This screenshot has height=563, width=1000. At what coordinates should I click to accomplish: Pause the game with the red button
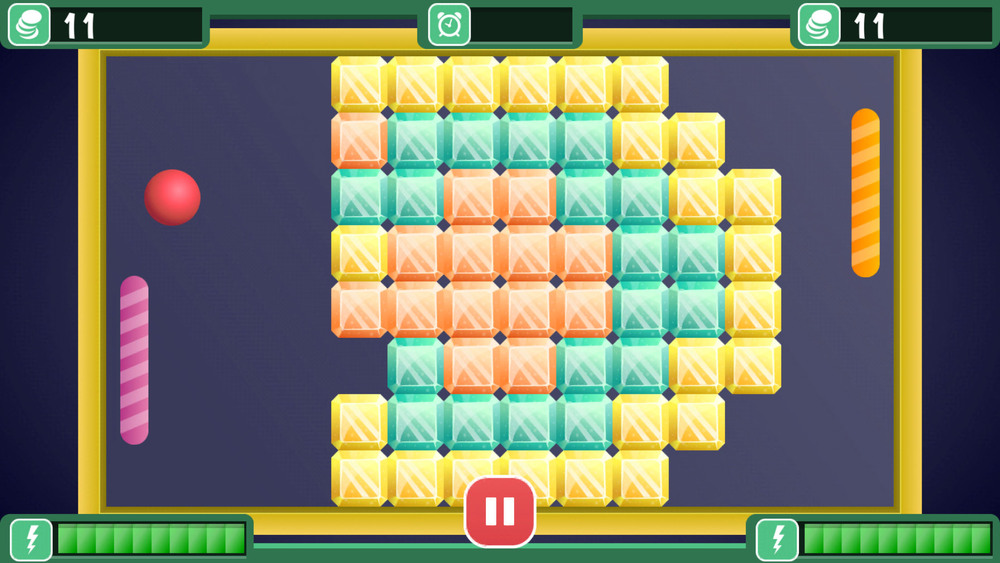(499, 511)
